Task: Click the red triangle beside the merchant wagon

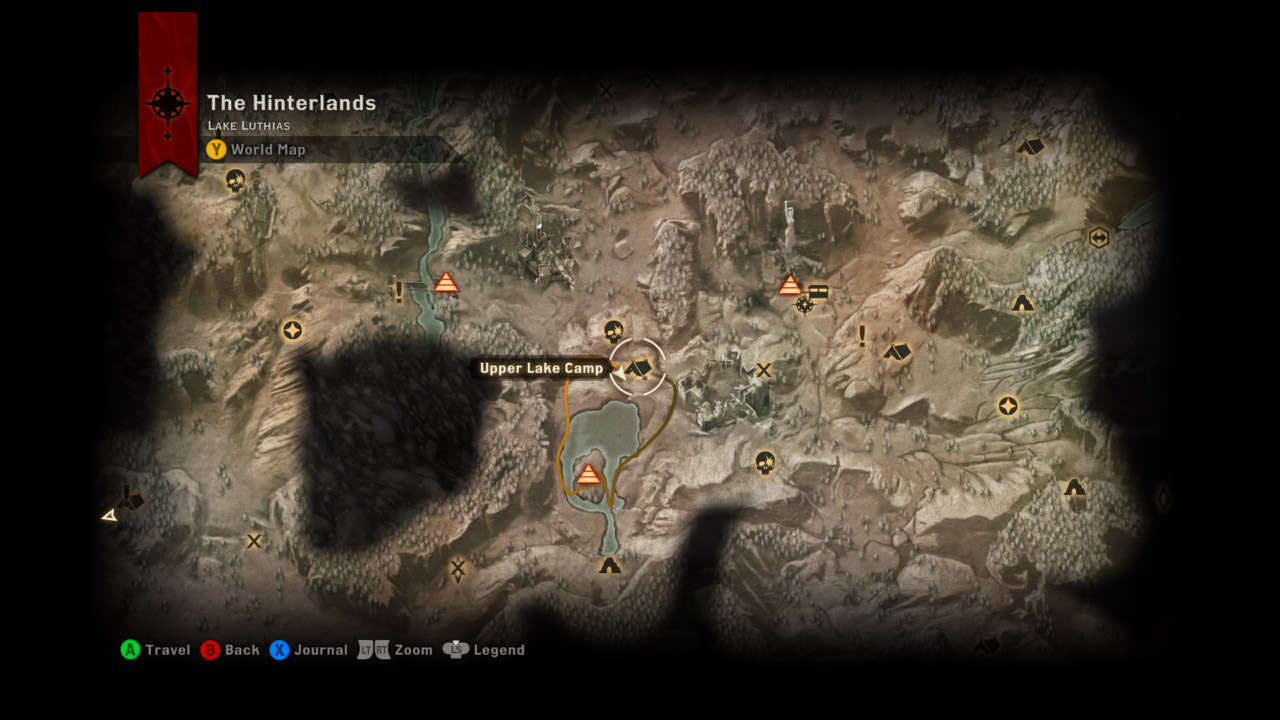Action: [790, 286]
